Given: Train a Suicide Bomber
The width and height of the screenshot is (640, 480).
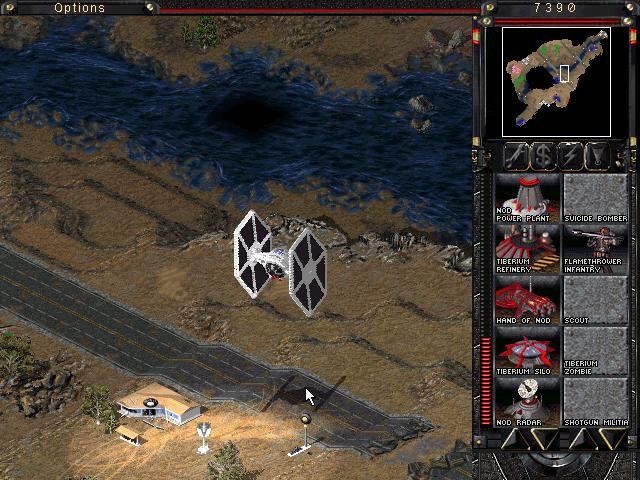Looking at the screenshot, I should click(596, 198).
